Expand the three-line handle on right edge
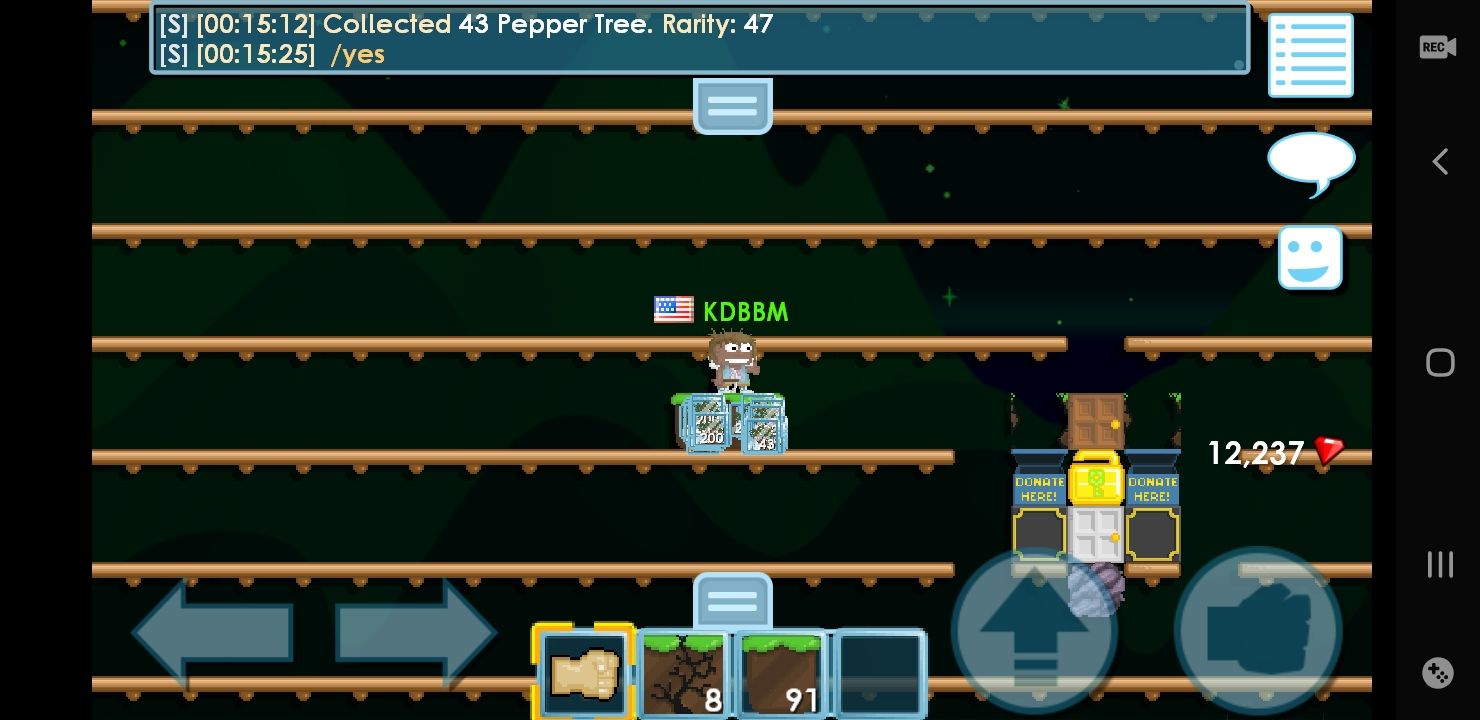Screen dimensions: 1480x720 [1440, 564]
